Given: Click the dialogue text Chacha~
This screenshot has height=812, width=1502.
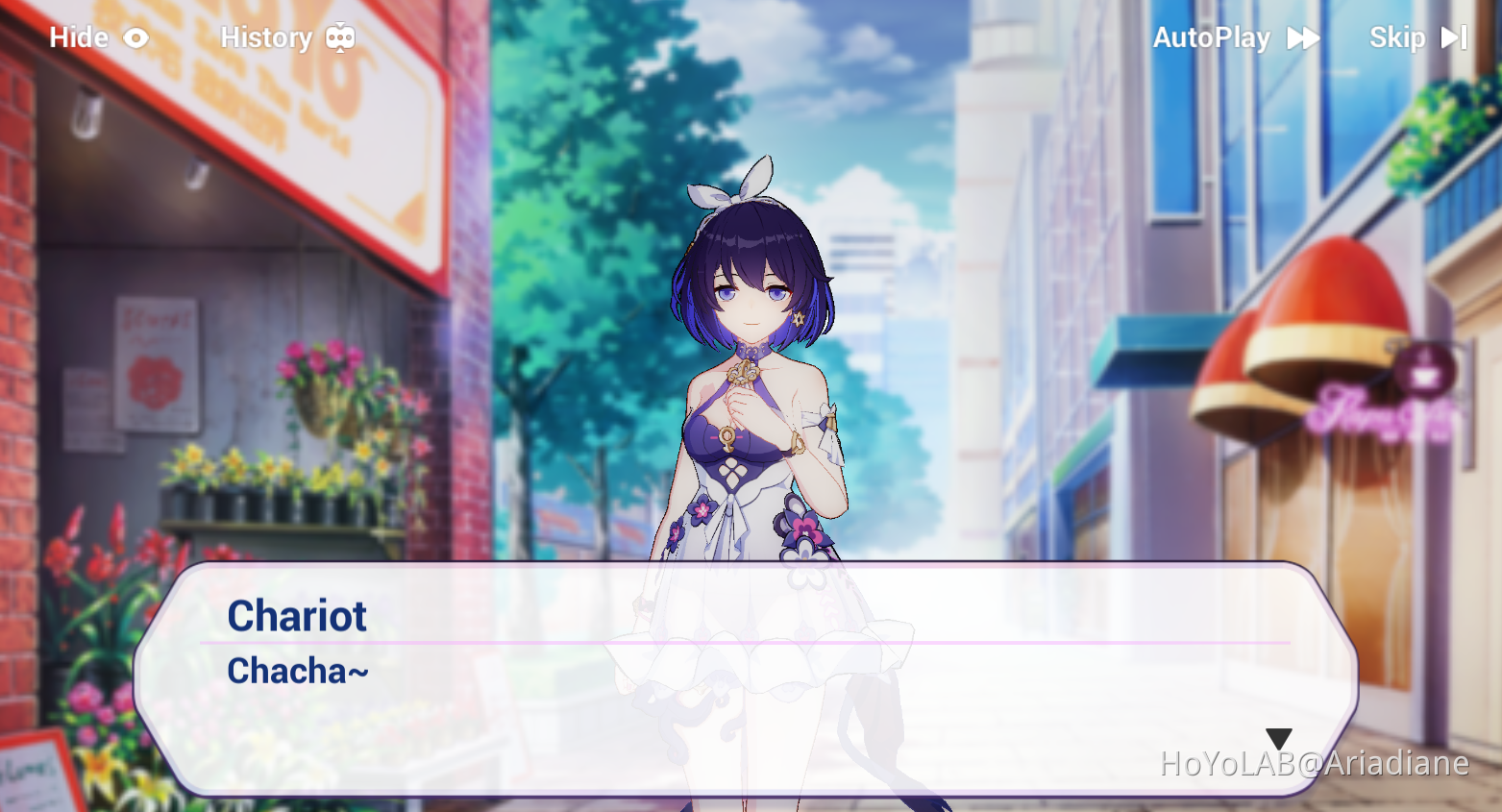Looking at the screenshot, I should [x=297, y=671].
